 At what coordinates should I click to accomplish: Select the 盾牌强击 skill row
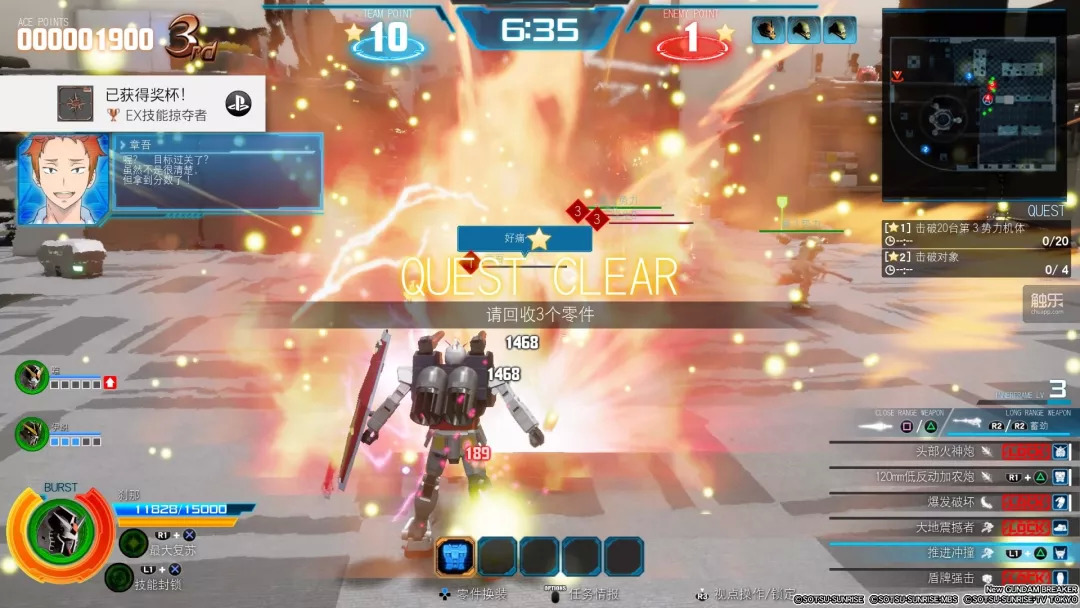pyautogui.click(x=950, y=577)
